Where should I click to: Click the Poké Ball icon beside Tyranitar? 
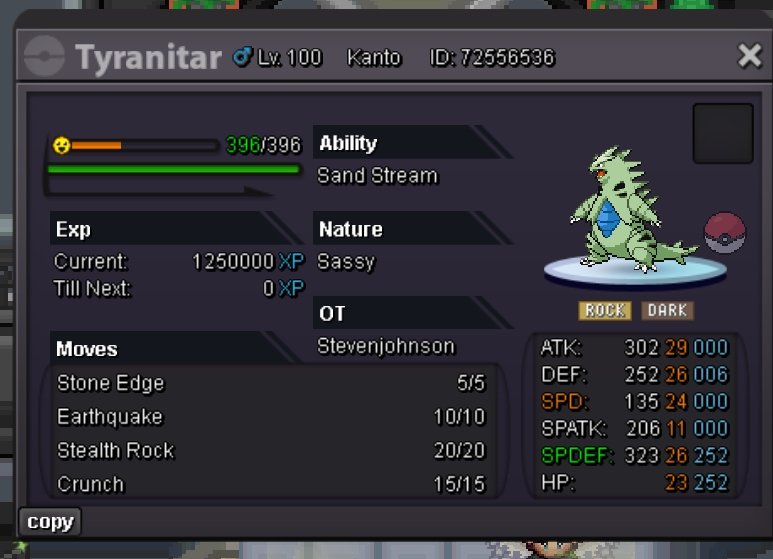(725, 233)
